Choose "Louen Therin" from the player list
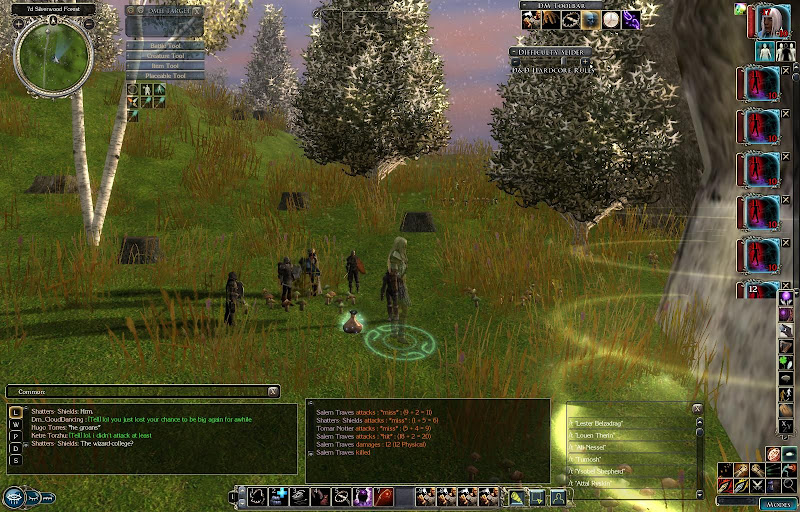The image size is (800, 512). point(602,436)
